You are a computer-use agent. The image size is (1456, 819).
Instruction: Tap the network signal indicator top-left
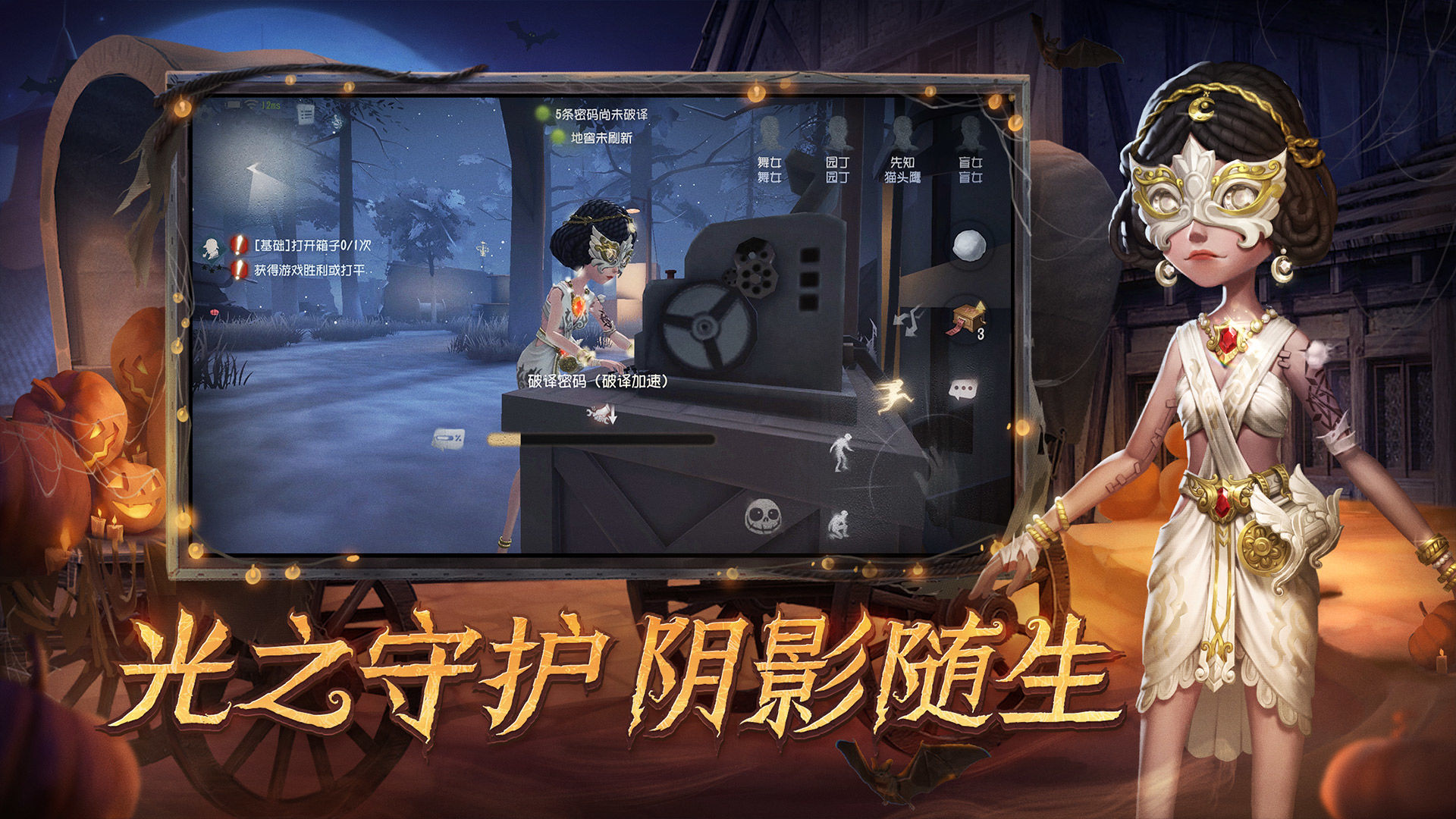point(250,104)
